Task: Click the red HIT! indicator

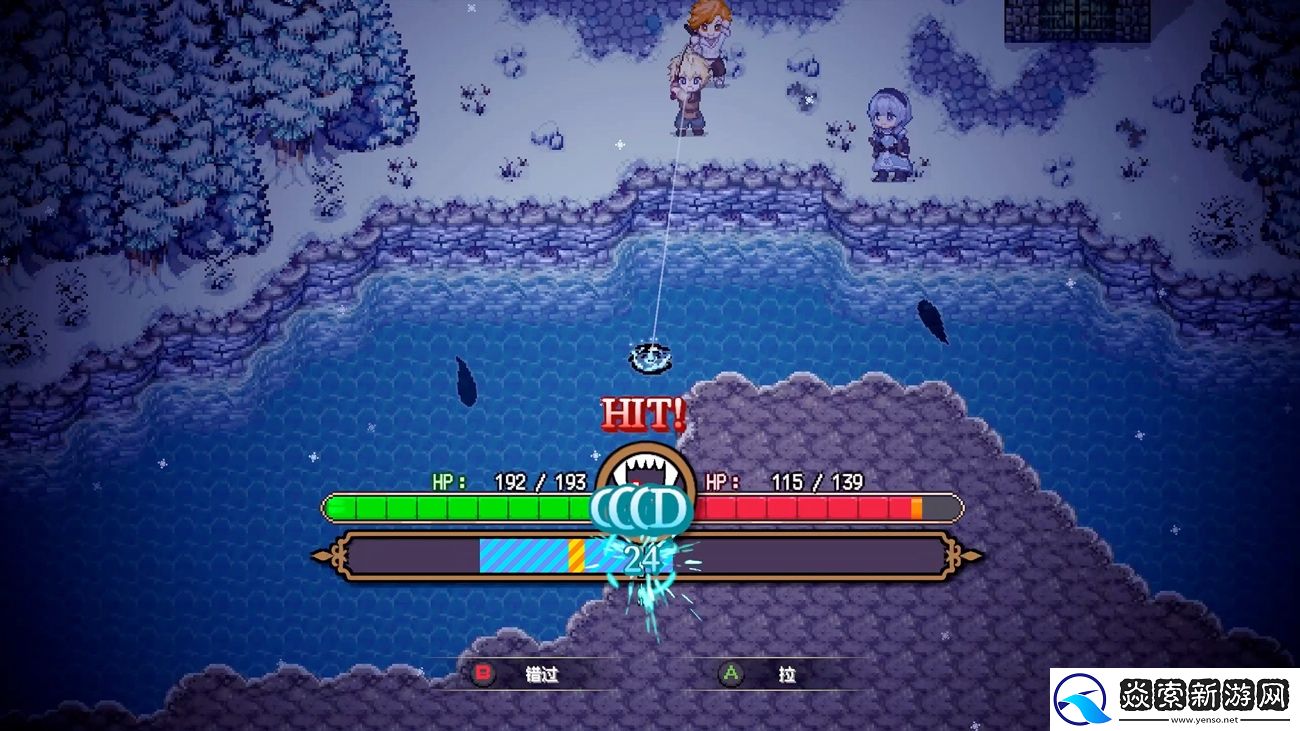Action: click(x=641, y=413)
